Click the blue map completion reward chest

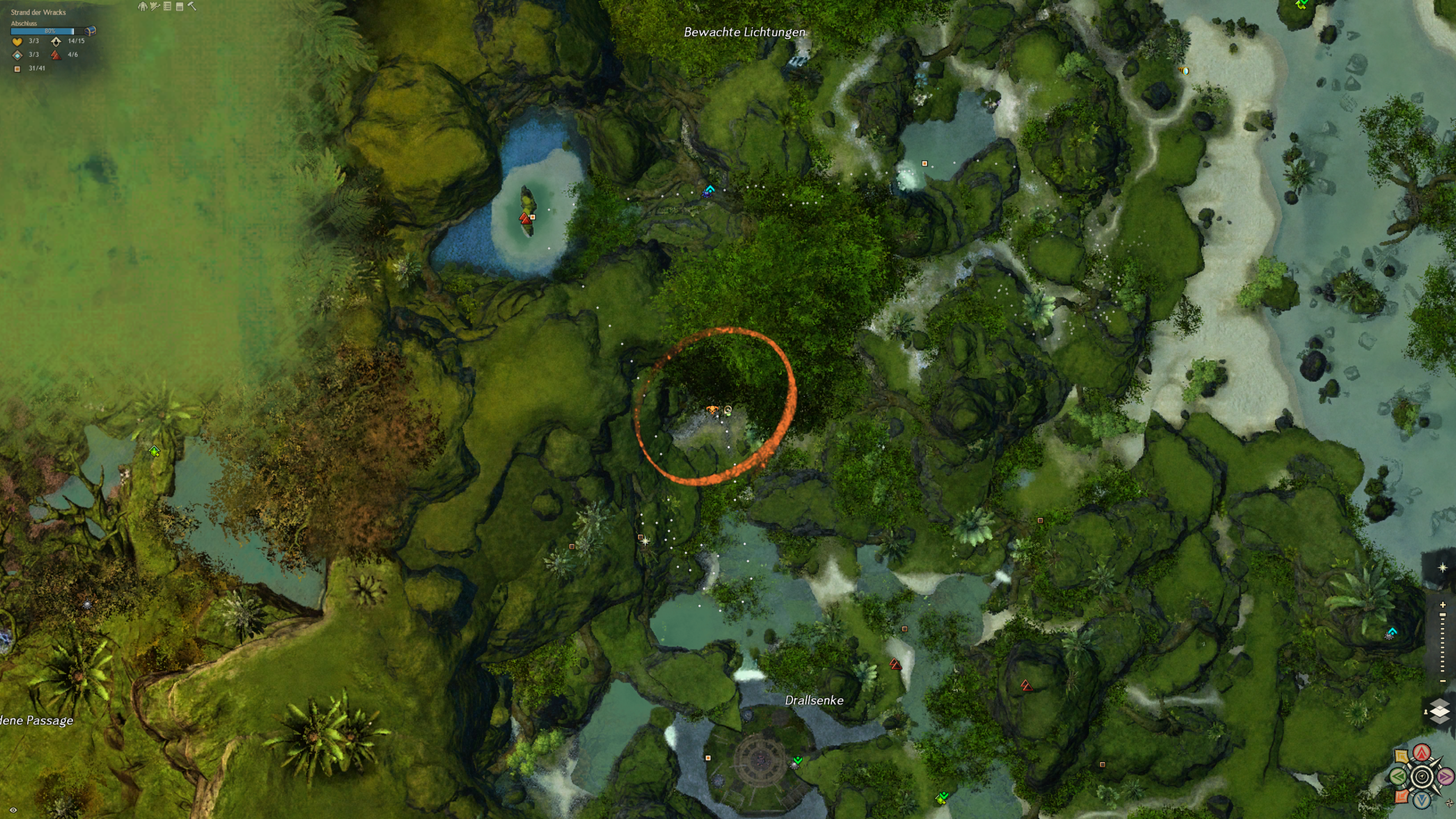[x=90, y=31]
